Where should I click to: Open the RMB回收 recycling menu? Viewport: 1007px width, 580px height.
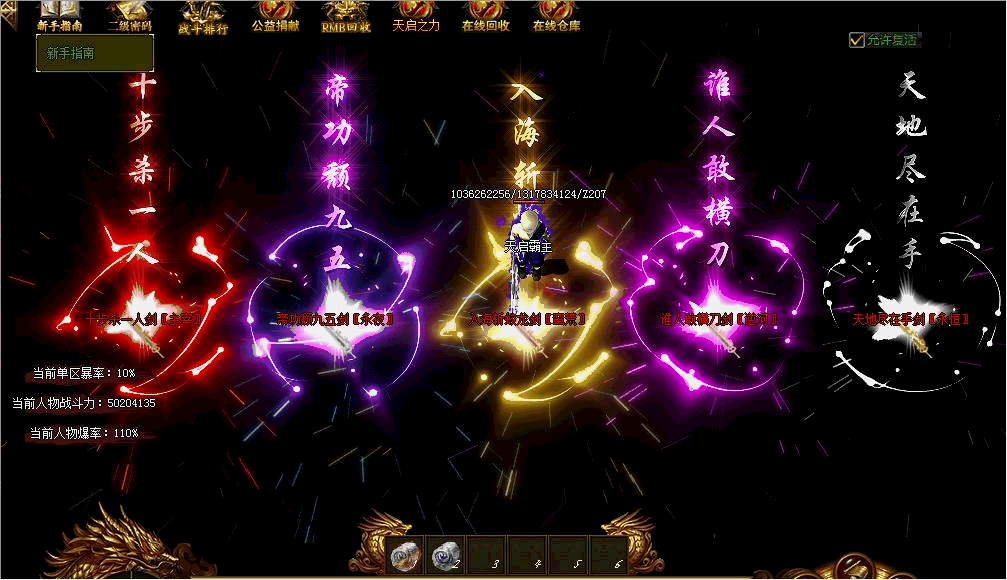pos(346,17)
